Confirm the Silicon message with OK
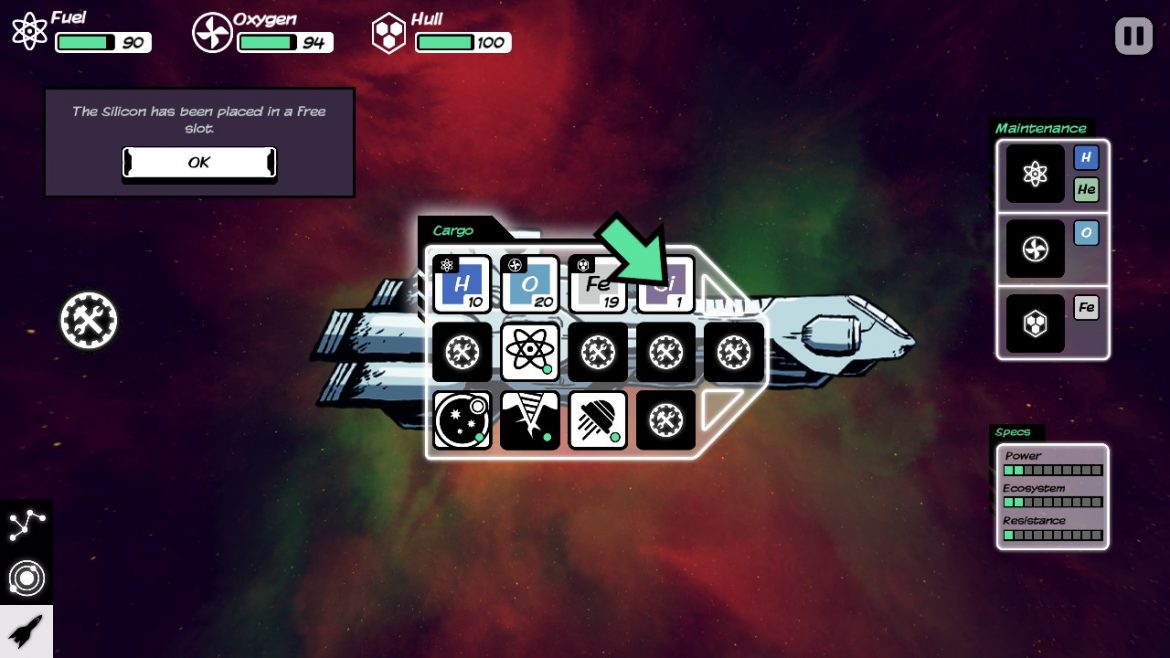The width and height of the screenshot is (1170, 658). point(199,162)
